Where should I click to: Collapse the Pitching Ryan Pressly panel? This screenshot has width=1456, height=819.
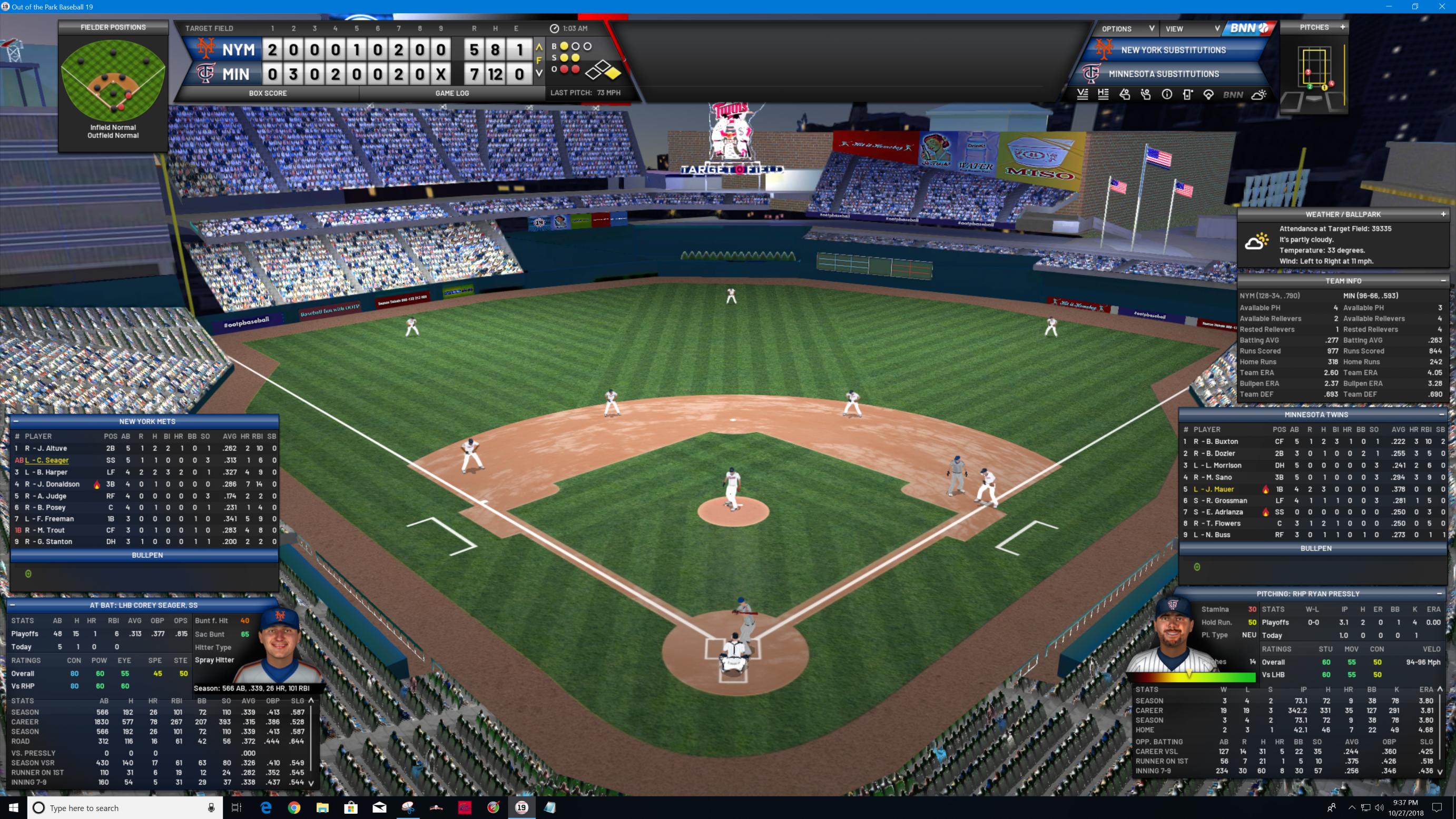point(1439,594)
